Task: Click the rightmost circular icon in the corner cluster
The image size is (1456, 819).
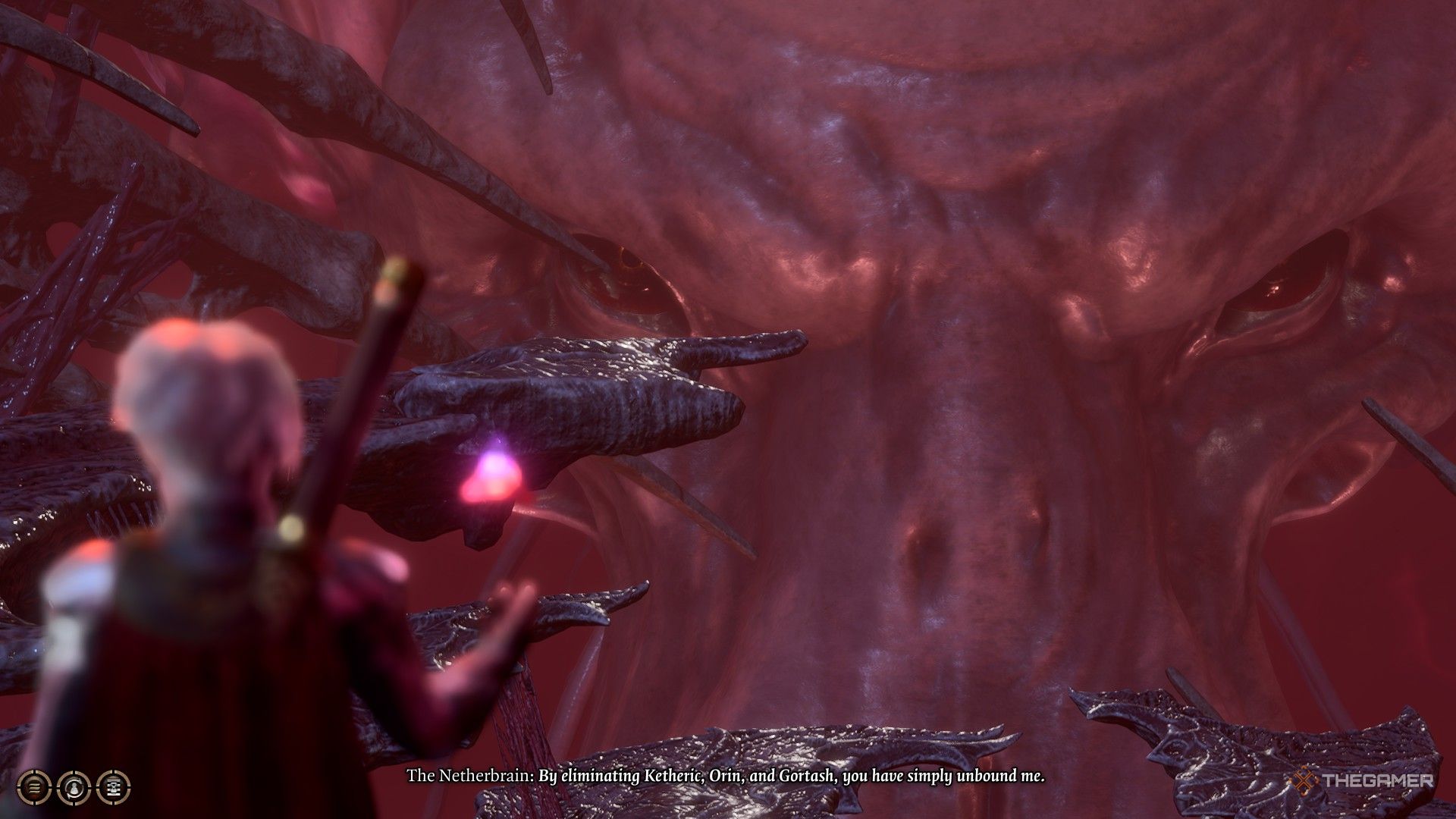Action: click(114, 789)
